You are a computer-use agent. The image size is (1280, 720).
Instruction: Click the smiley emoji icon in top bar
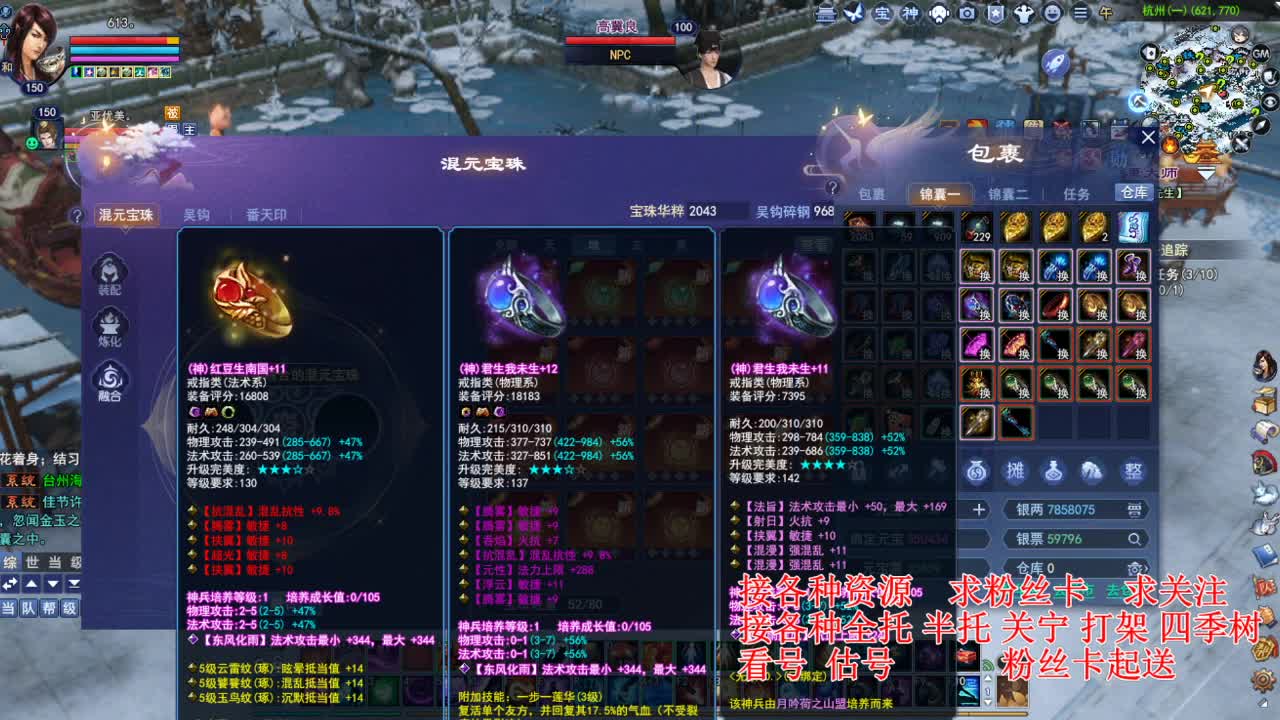point(1051,12)
